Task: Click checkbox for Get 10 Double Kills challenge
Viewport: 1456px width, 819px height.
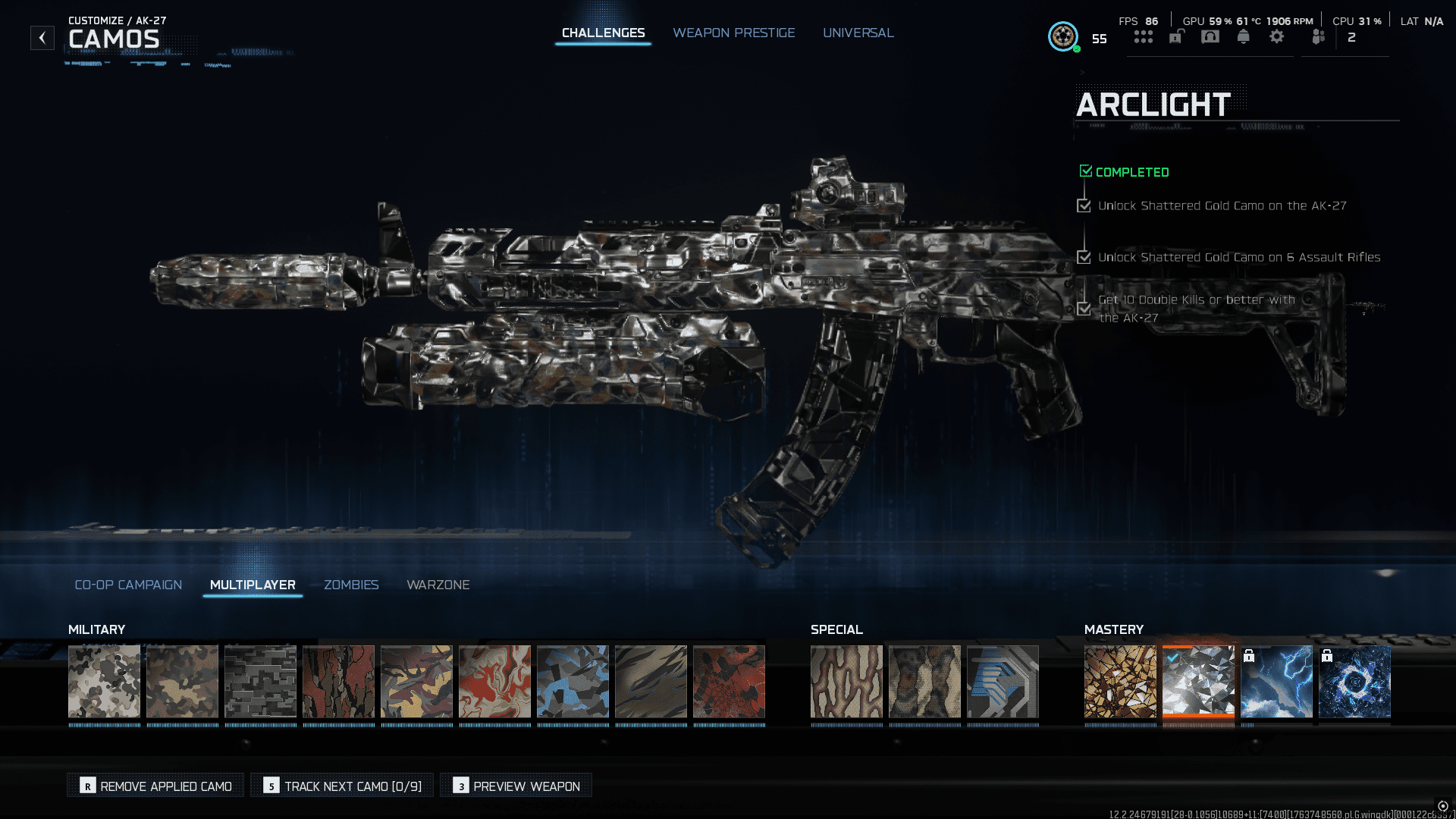Action: coord(1084,309)
